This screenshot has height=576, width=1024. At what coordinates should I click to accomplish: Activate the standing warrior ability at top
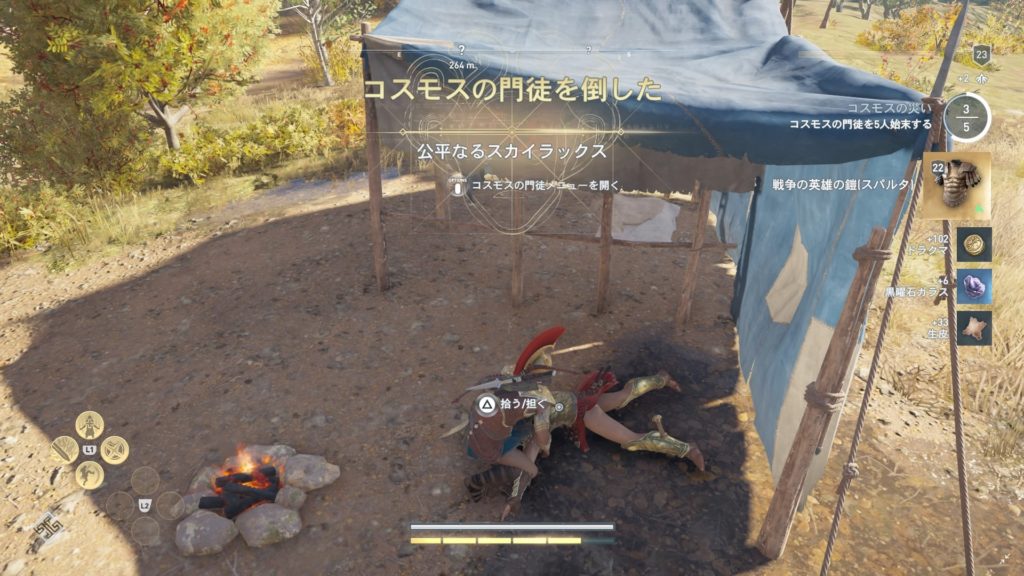tap(90, 425)
